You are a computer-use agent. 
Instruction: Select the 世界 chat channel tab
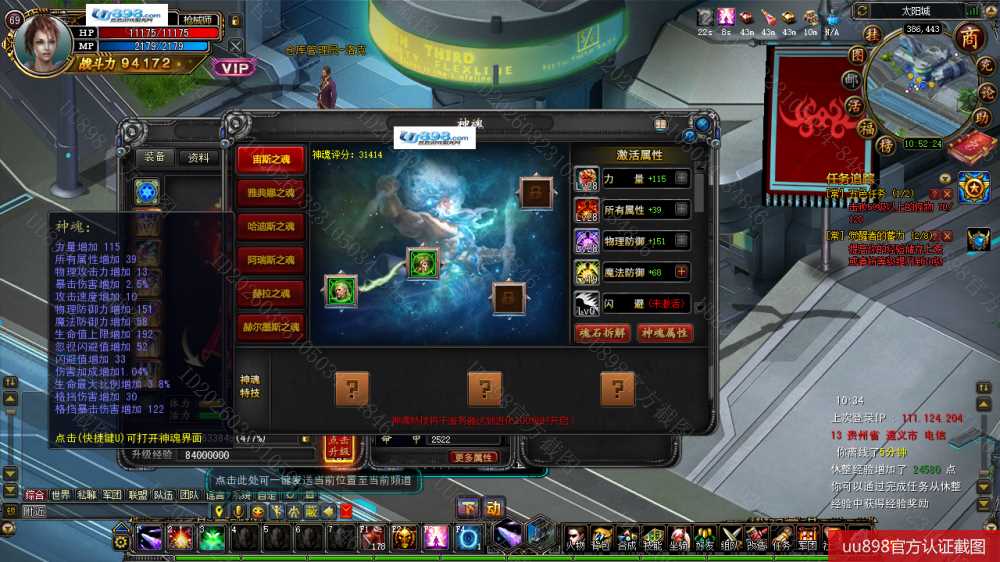pos(61,494)
